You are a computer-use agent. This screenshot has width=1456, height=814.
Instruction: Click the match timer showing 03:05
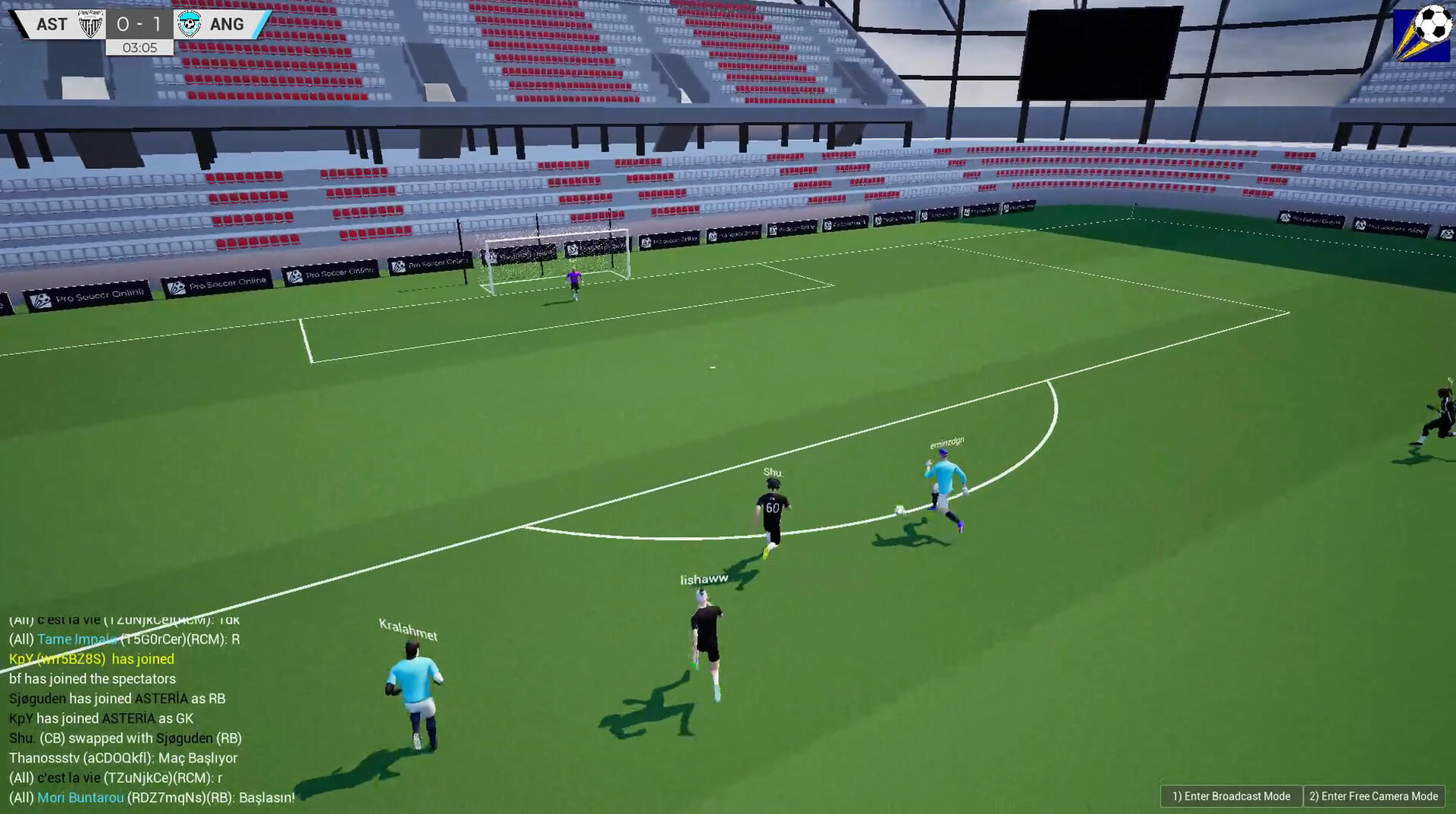point(140,46)
